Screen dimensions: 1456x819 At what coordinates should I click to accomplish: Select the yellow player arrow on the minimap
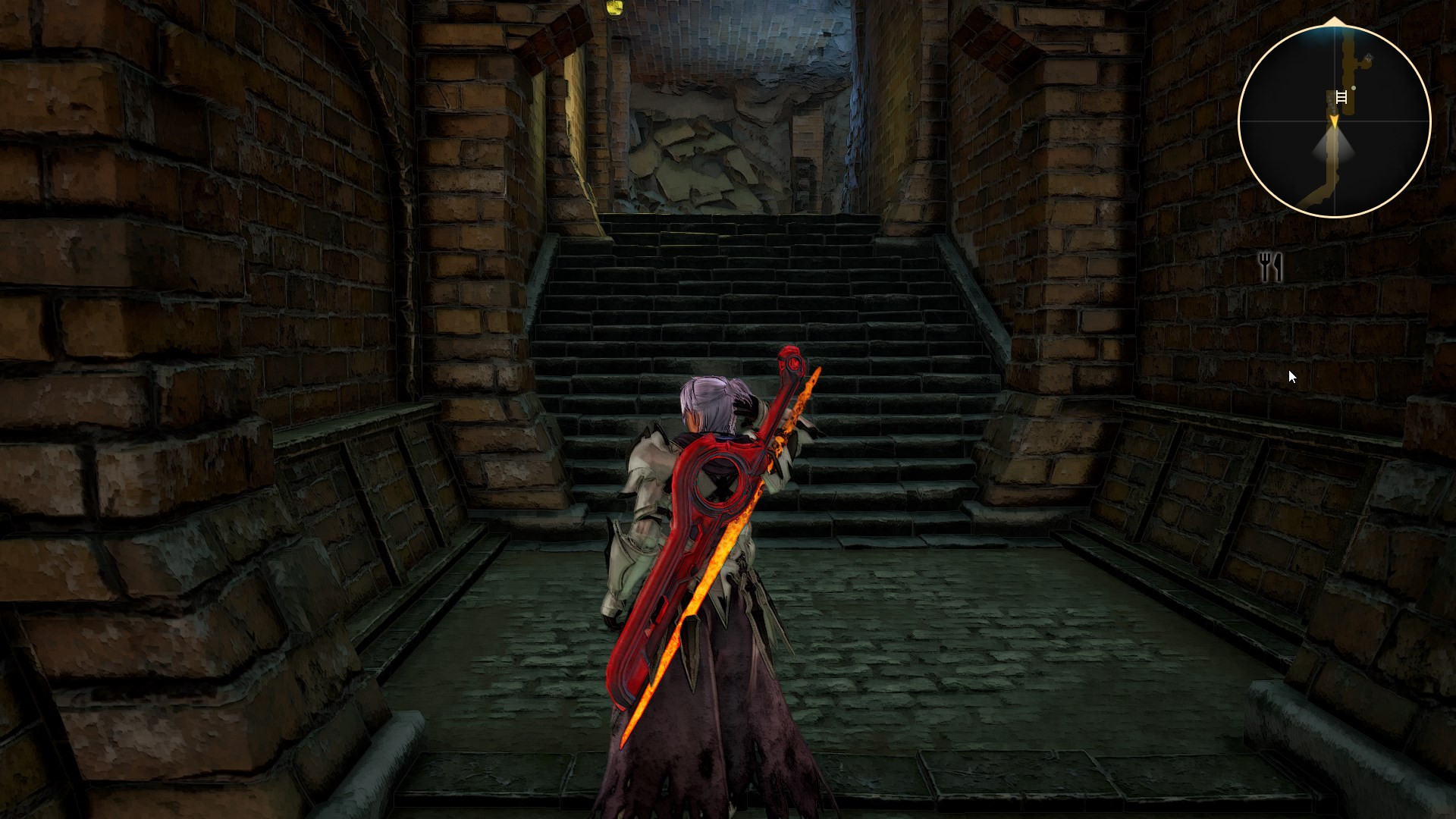[1335, 119]
